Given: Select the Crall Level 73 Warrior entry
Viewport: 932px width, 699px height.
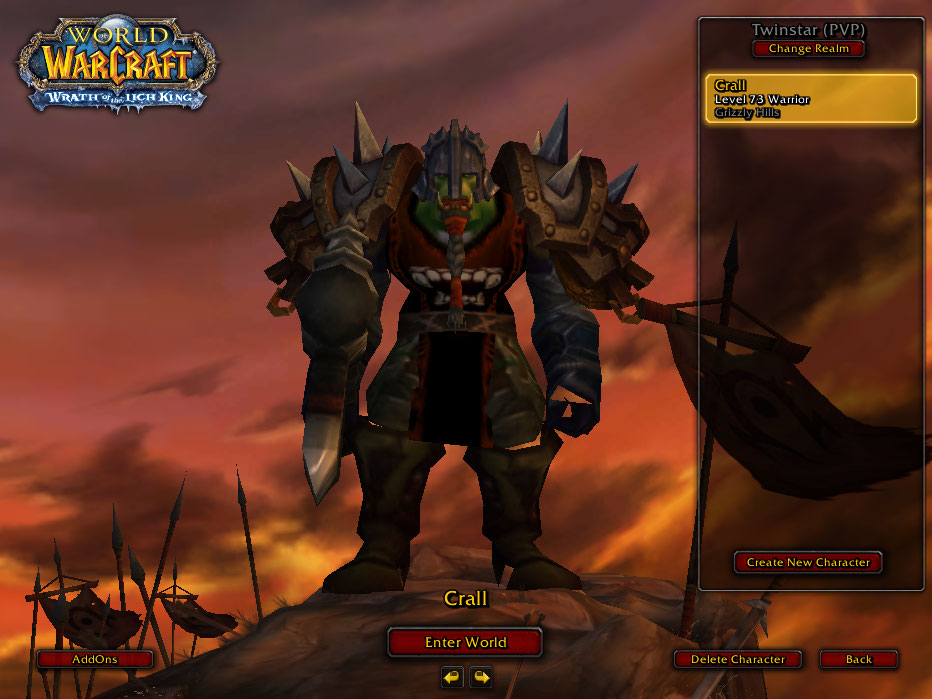Looking at the screenshot, I should point(810,99).
